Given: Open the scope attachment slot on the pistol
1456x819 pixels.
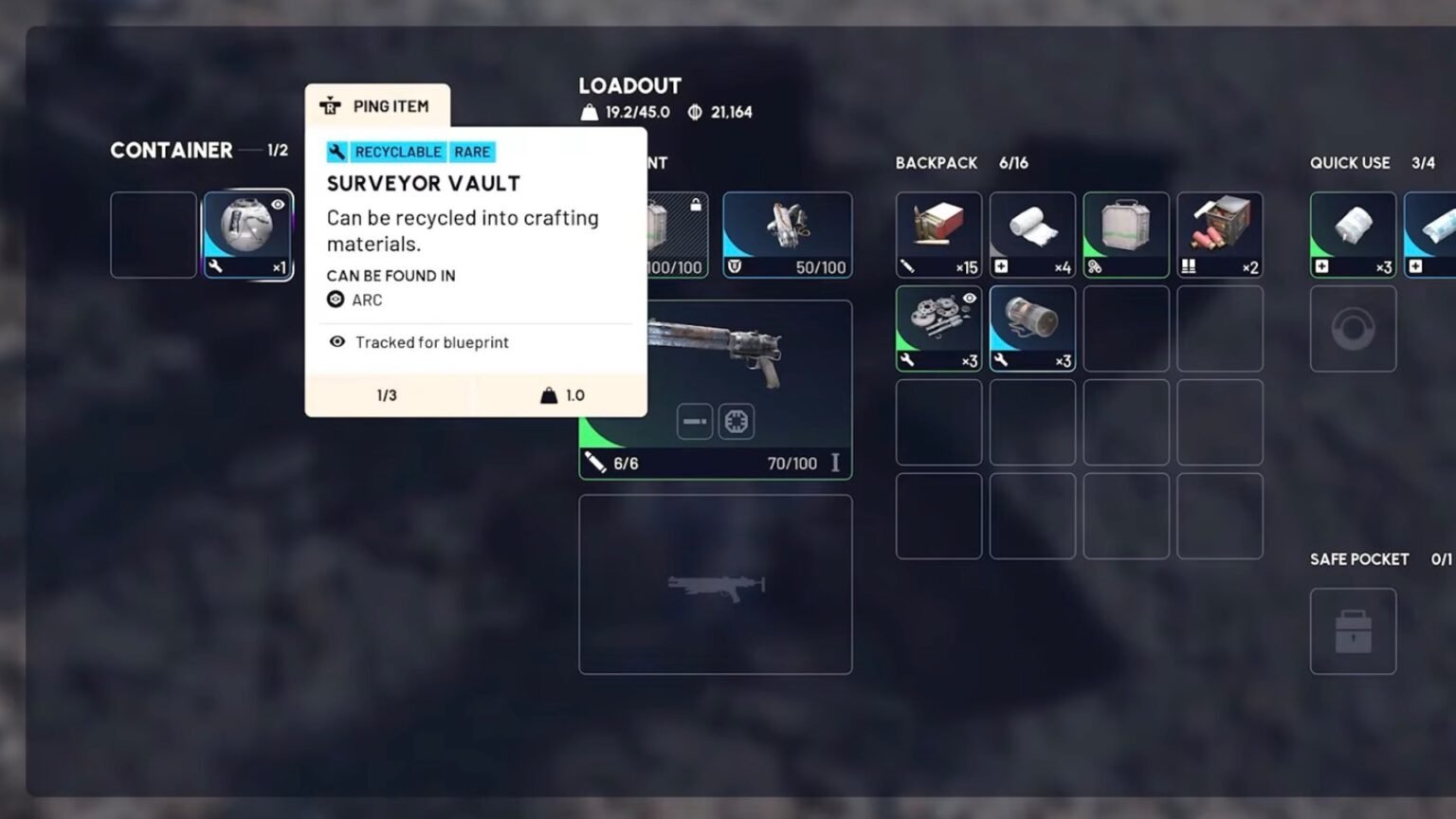Looking at the screenshot, I should 737,421.
